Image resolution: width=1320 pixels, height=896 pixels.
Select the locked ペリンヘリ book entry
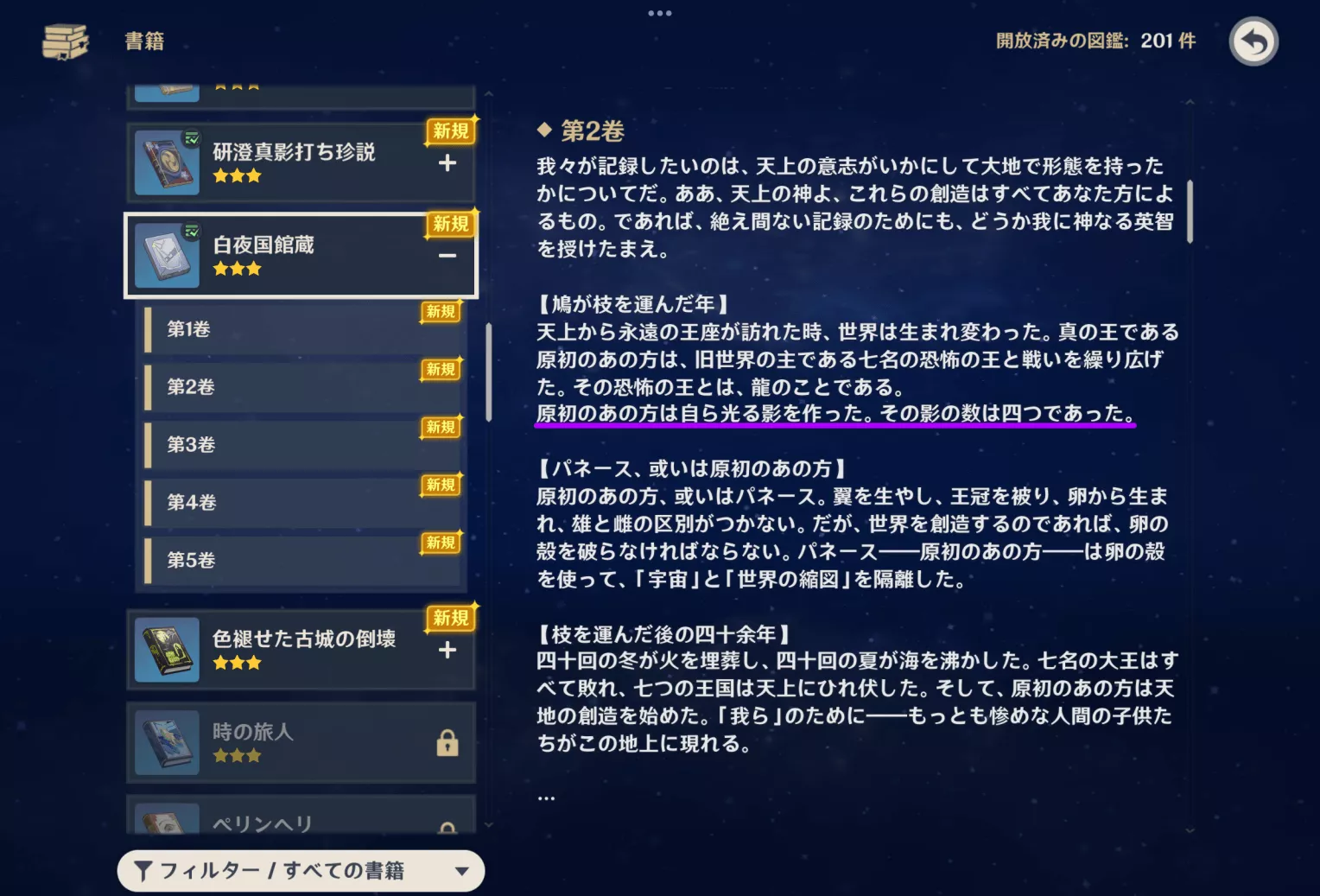(x=302, y=823)
